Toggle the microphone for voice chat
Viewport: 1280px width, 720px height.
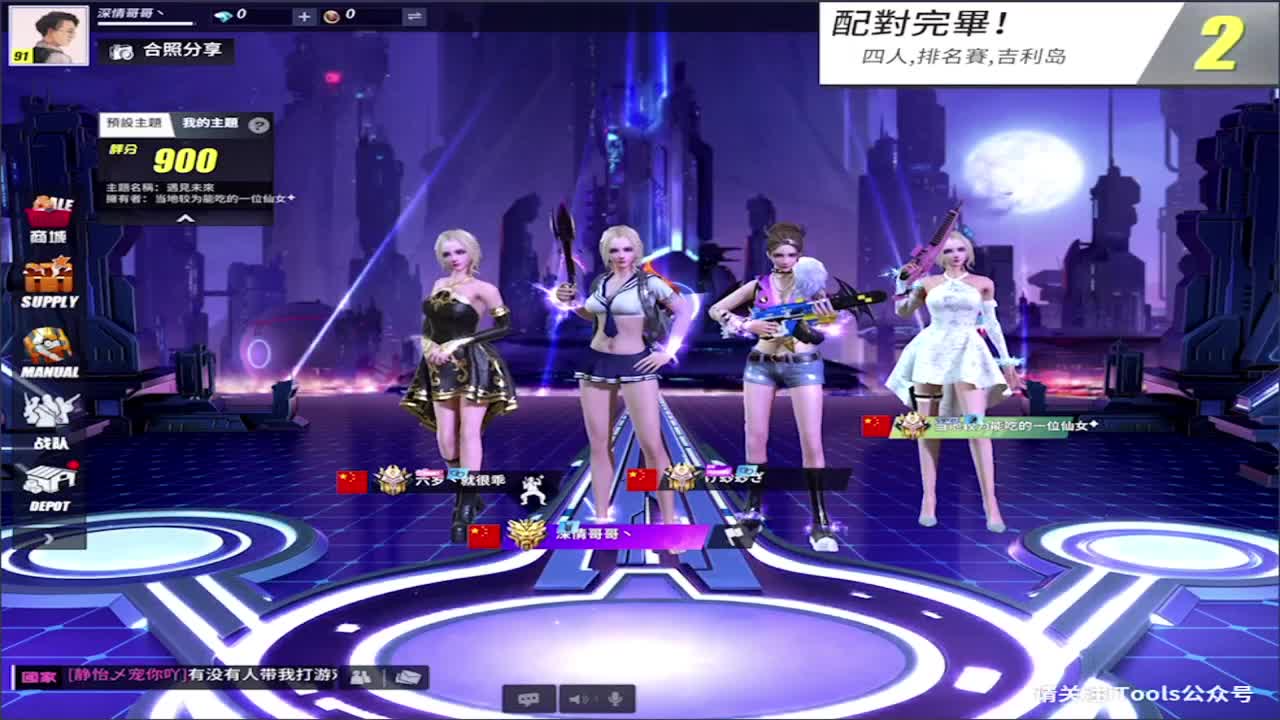[x=615, y=699]
